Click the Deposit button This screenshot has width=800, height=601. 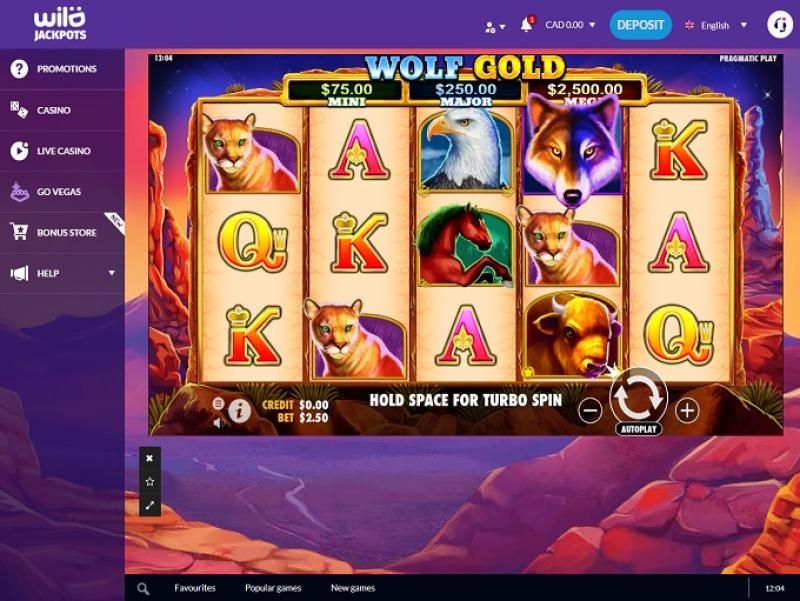tap(640, 25)
